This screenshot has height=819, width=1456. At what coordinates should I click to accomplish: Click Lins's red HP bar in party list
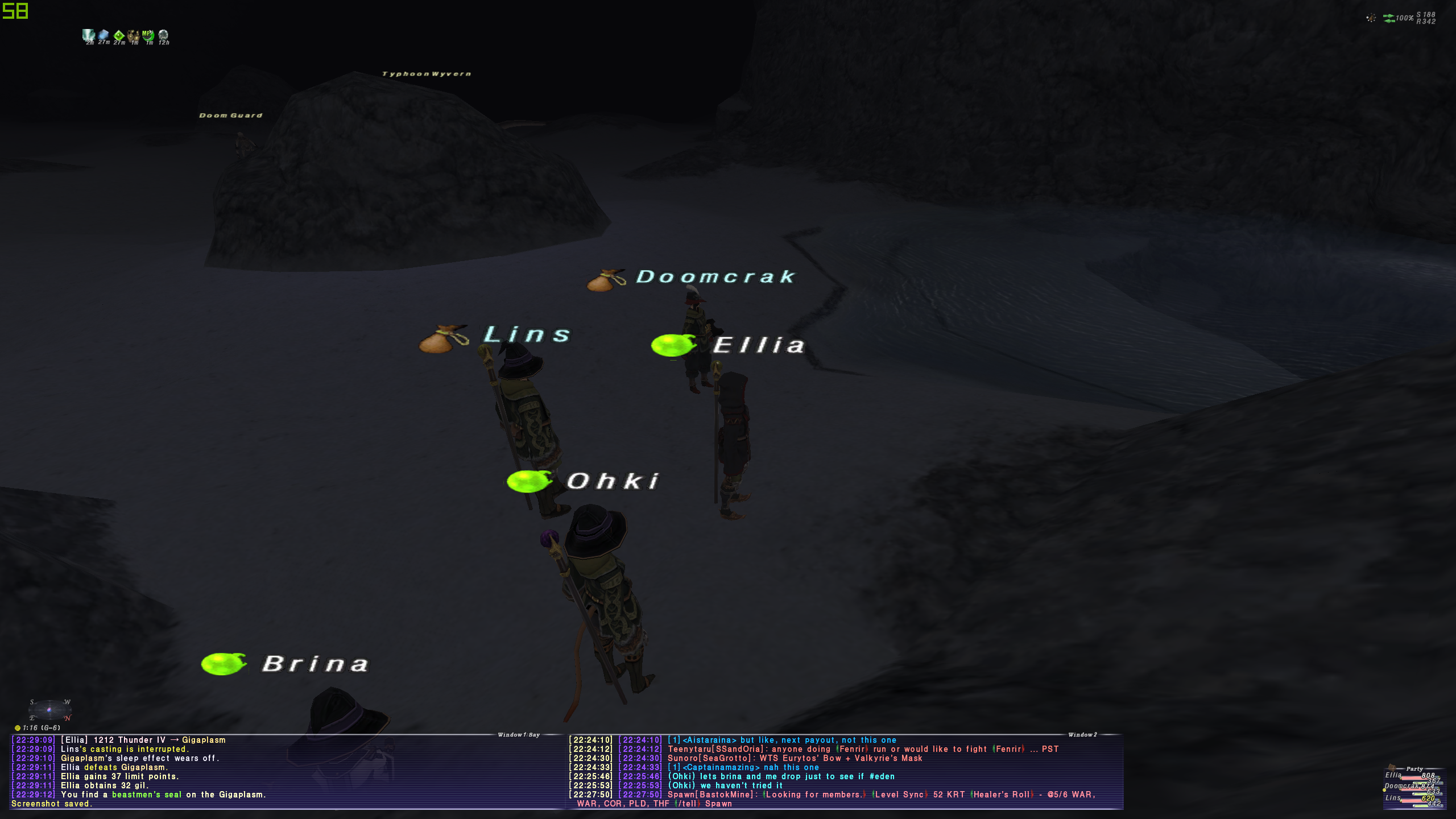[x=1414, y=801]
